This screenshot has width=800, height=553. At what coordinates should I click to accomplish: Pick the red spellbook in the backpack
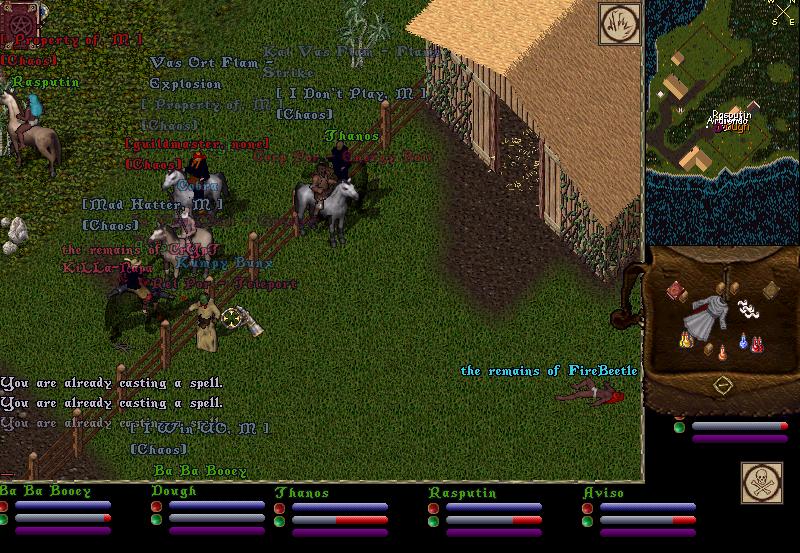coord(675,289)
